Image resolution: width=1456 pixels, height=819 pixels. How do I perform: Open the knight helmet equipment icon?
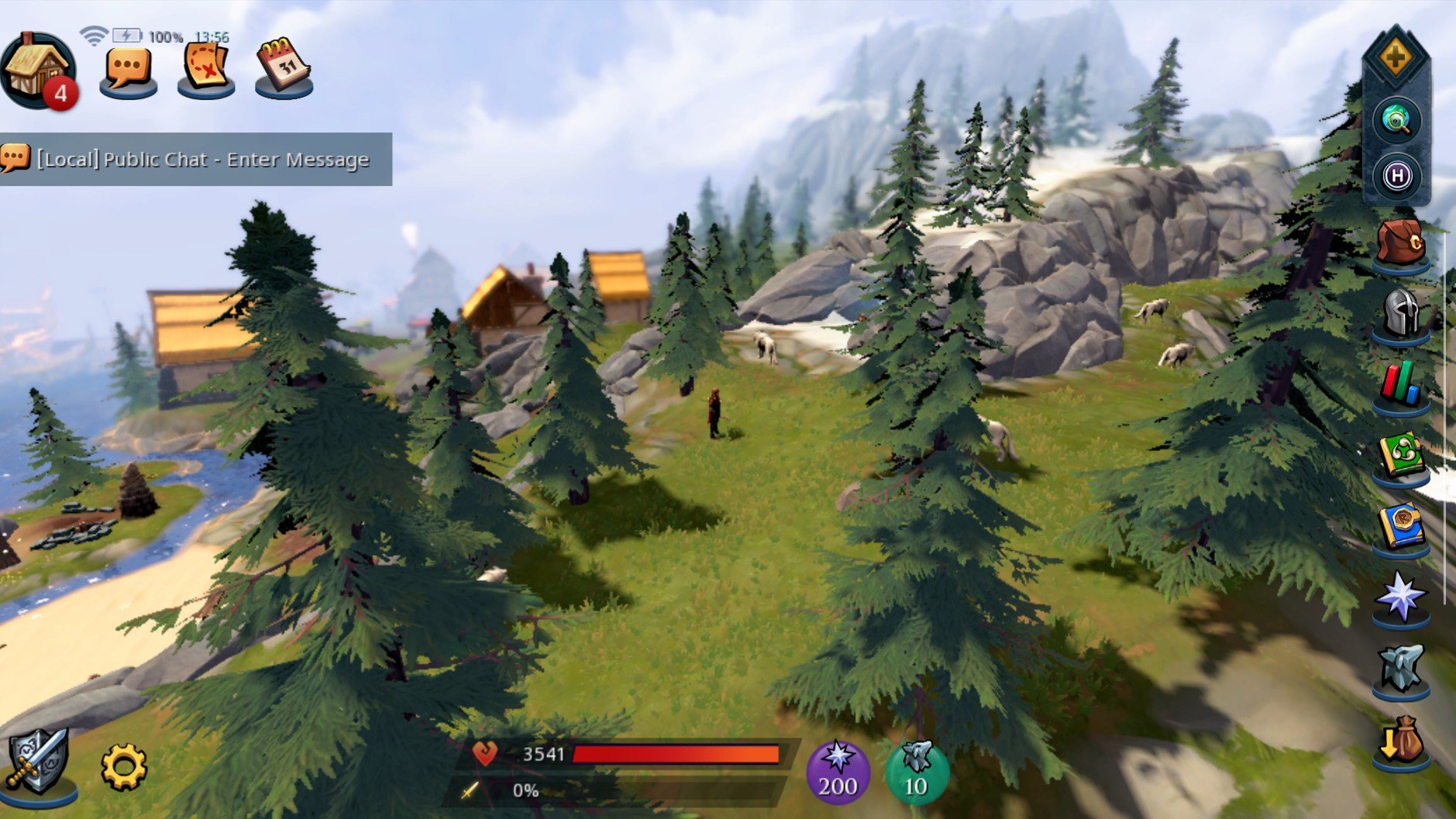(1400, 315)
